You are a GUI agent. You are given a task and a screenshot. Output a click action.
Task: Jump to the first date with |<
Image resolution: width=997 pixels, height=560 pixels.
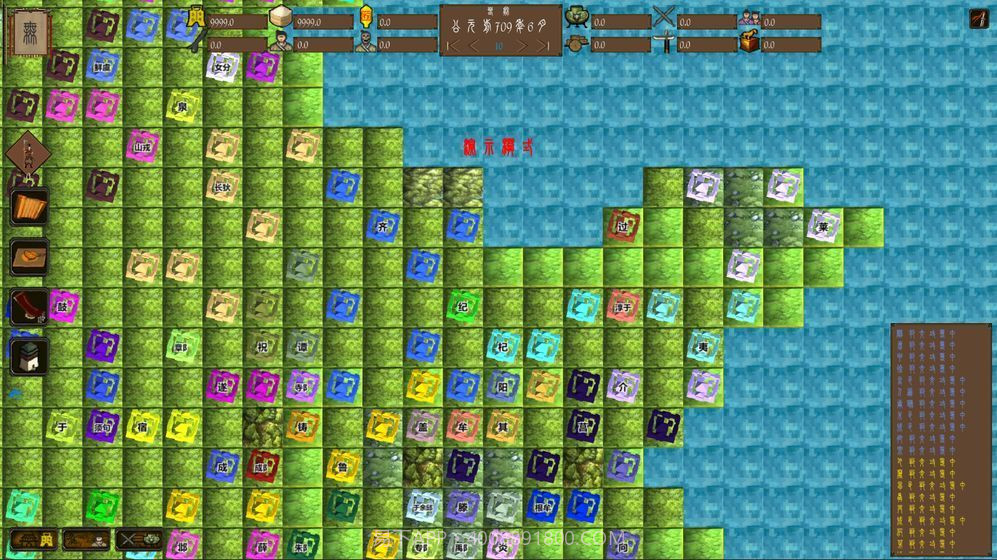(x=453, y=46)
